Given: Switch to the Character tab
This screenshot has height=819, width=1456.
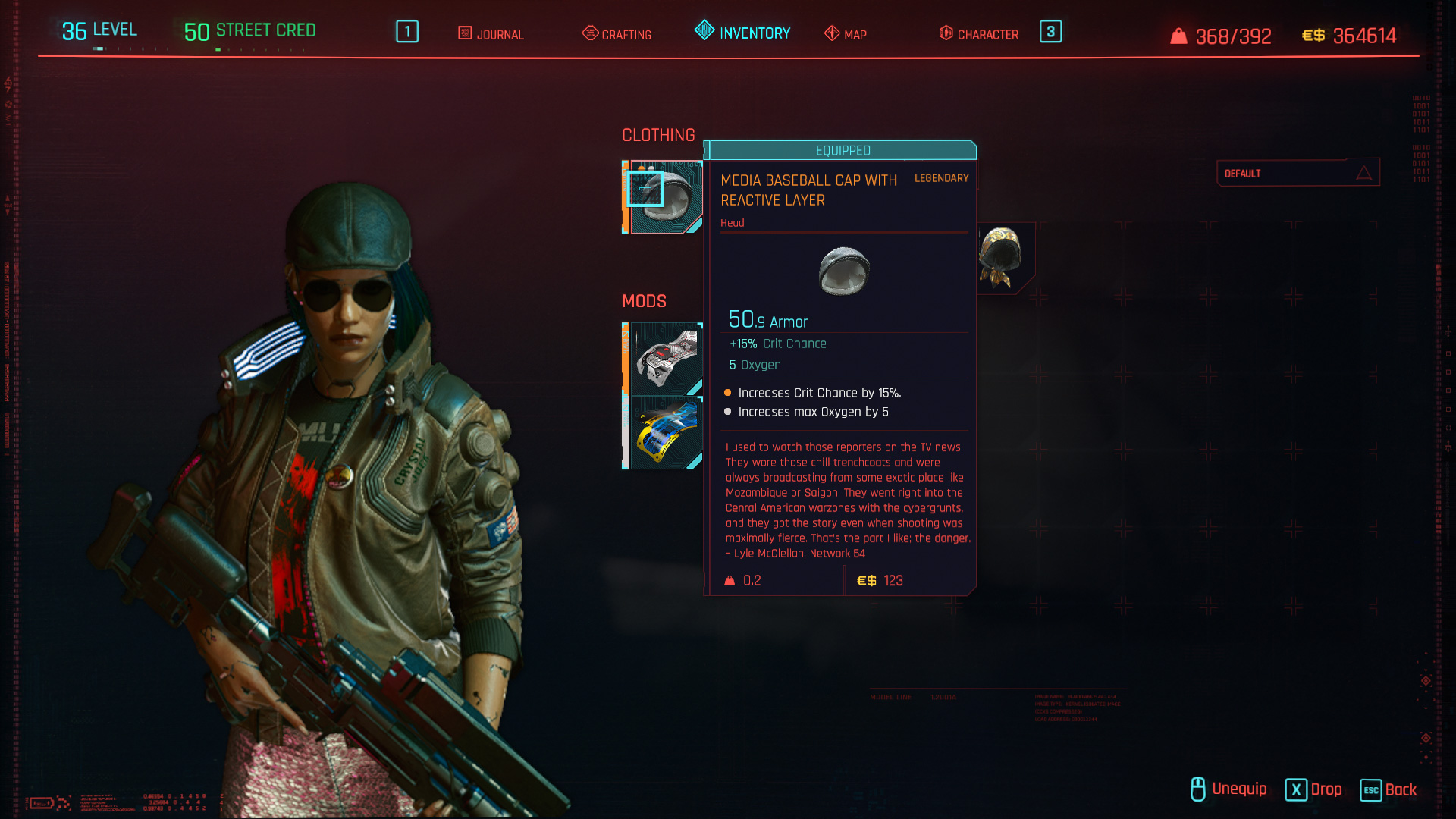Looking at the screenshot, I should 987,34.
